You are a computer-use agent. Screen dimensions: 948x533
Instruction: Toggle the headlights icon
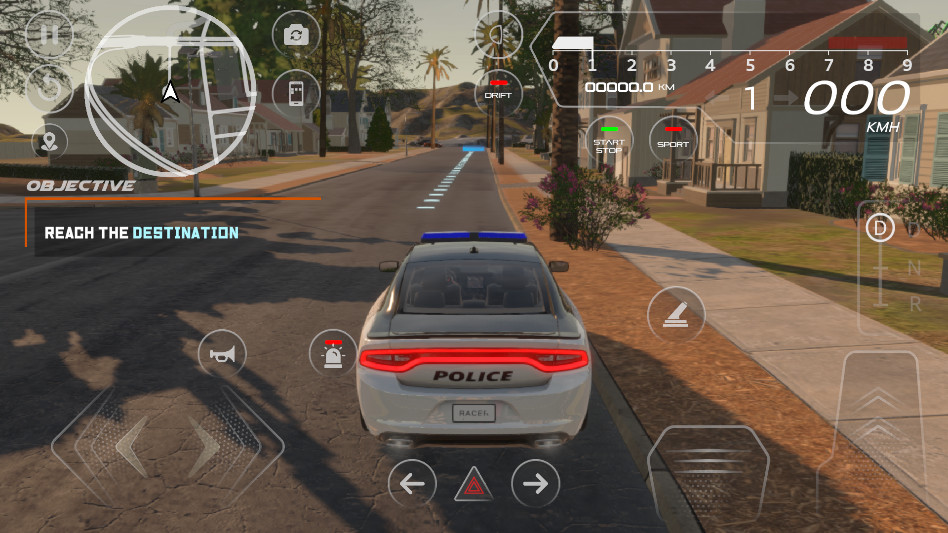(498, 37)
